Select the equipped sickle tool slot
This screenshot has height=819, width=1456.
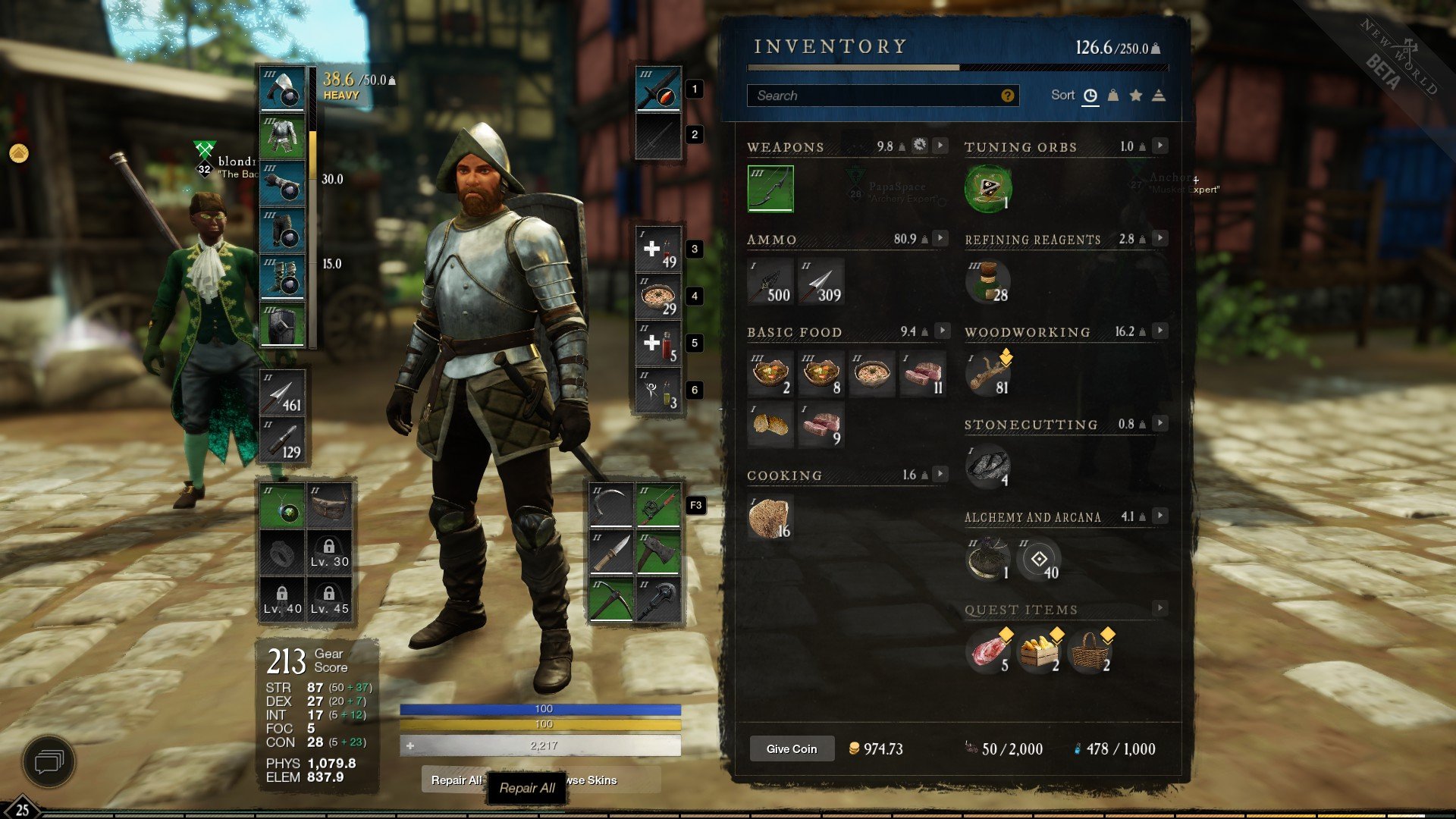tap(611, 505)
